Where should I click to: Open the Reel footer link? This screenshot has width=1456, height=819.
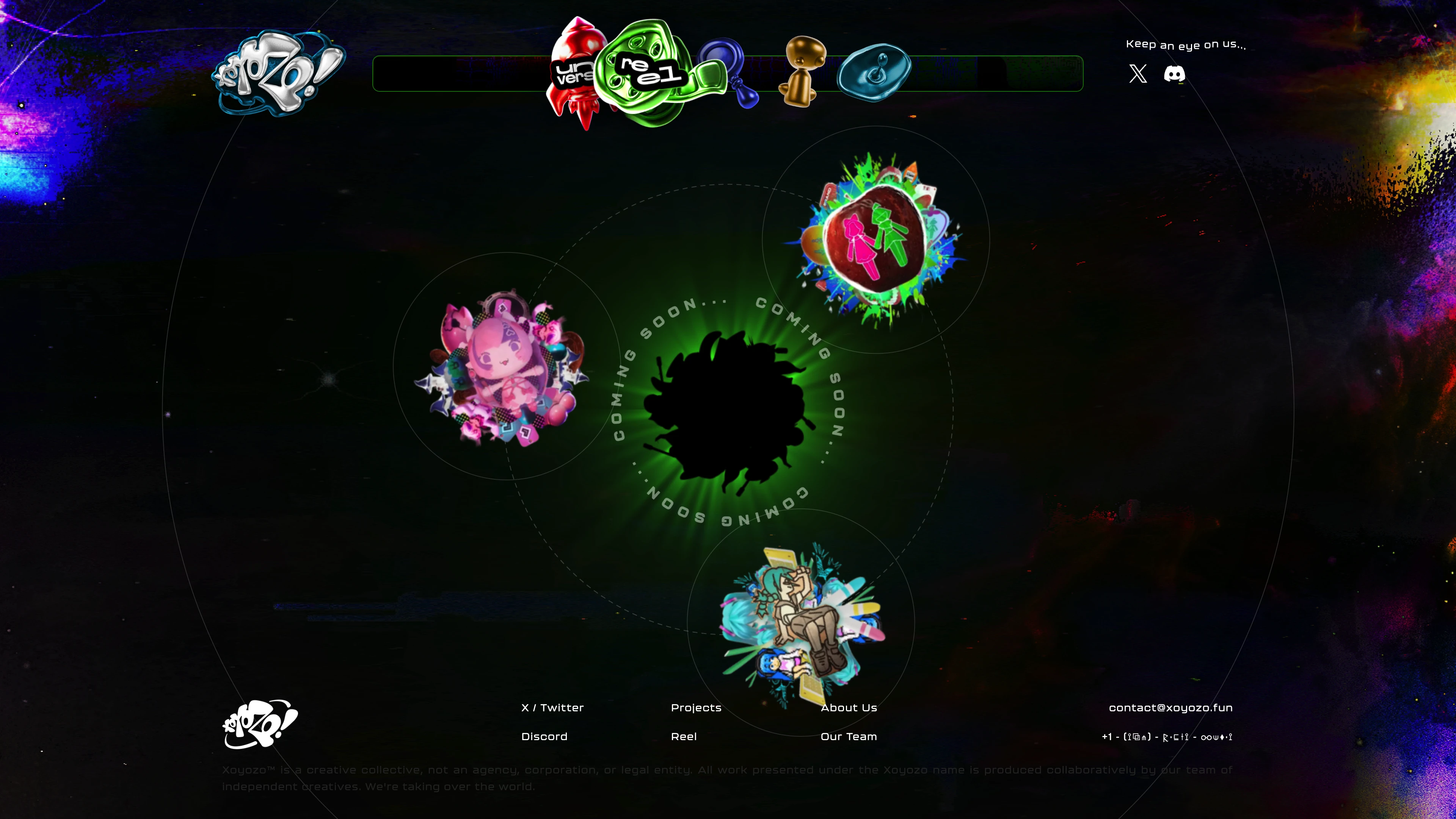[683, 736]
